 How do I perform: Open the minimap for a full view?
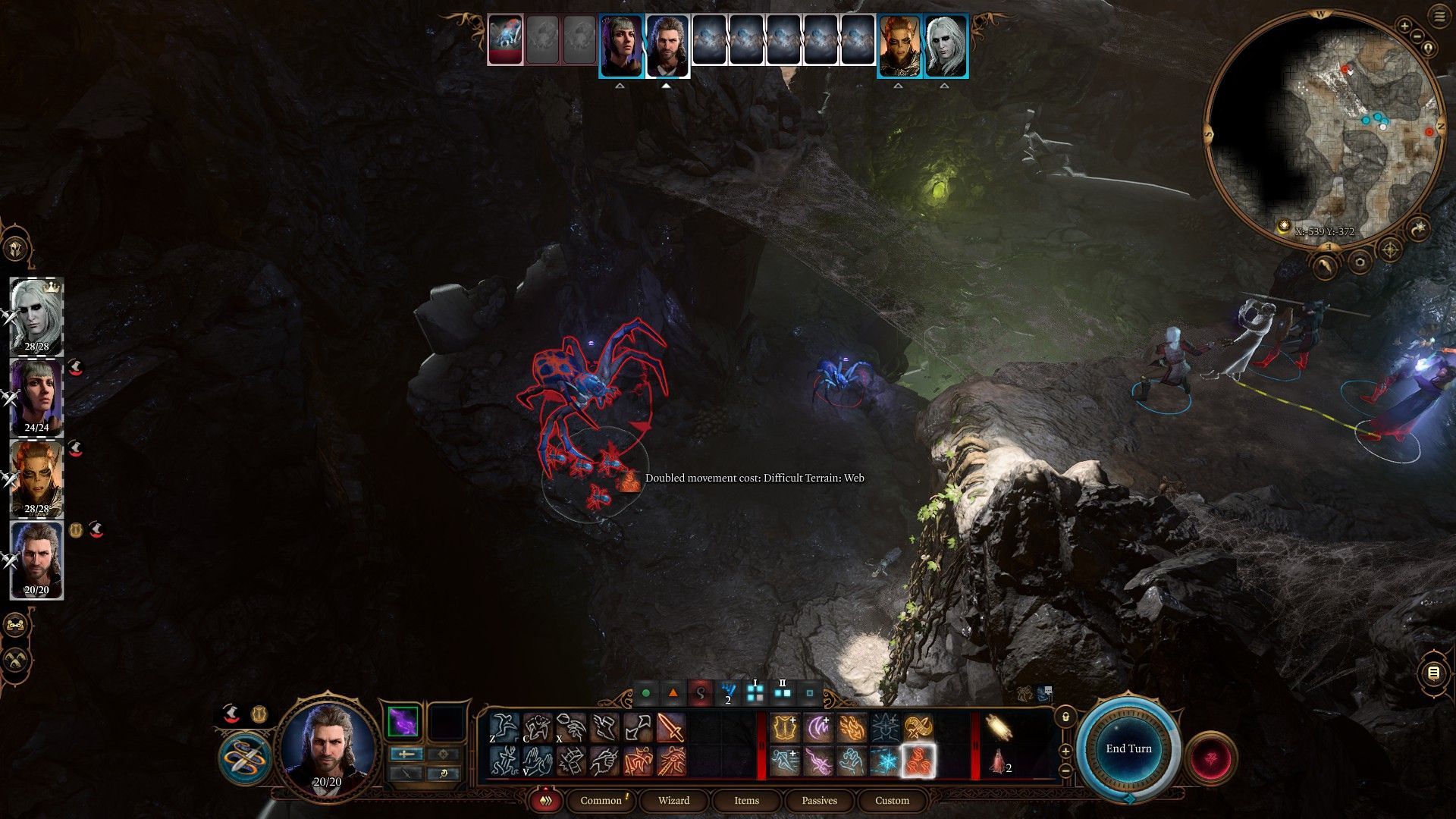(1321, 129)
